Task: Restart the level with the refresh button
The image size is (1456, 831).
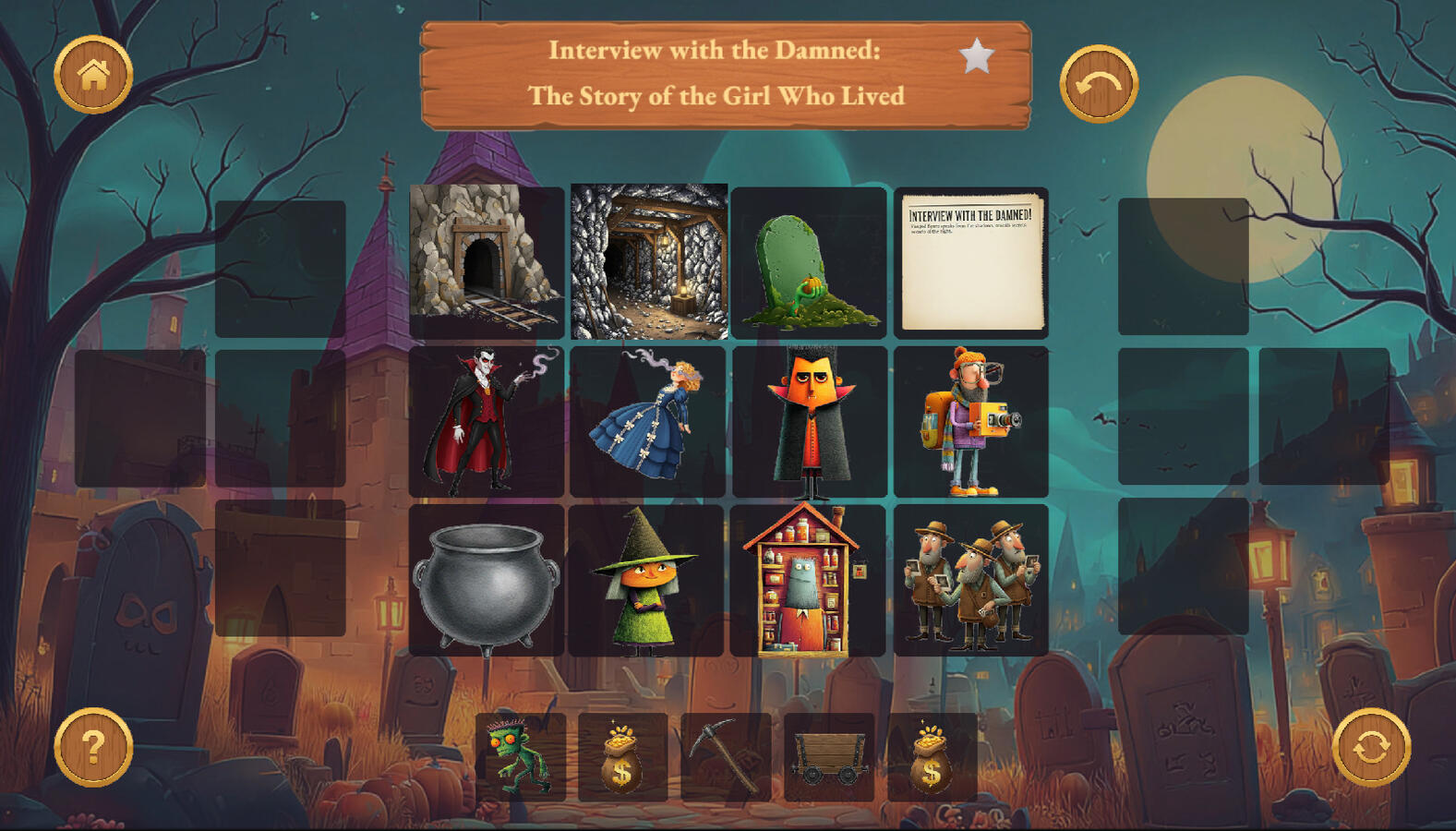Action: tap(1370, 746)
